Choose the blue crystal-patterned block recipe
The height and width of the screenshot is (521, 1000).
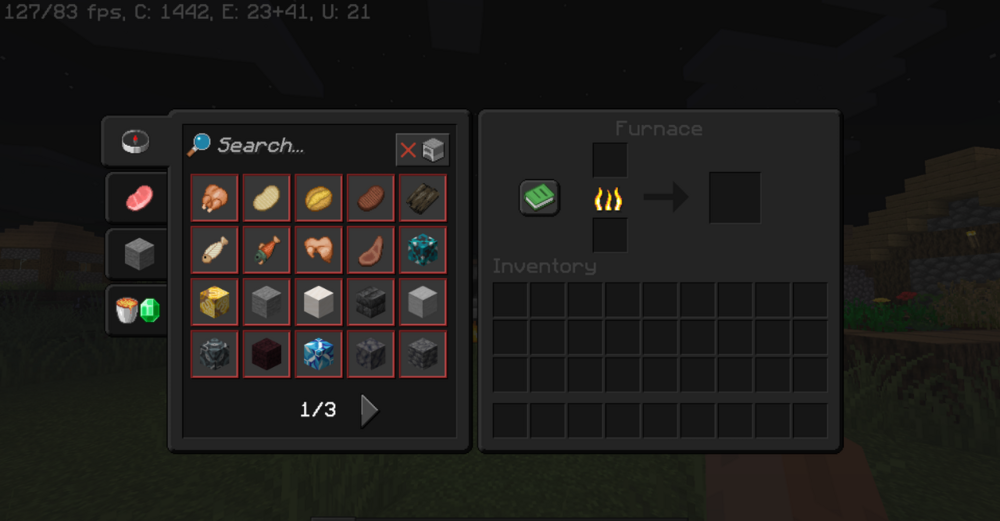[x=318, y=354]
